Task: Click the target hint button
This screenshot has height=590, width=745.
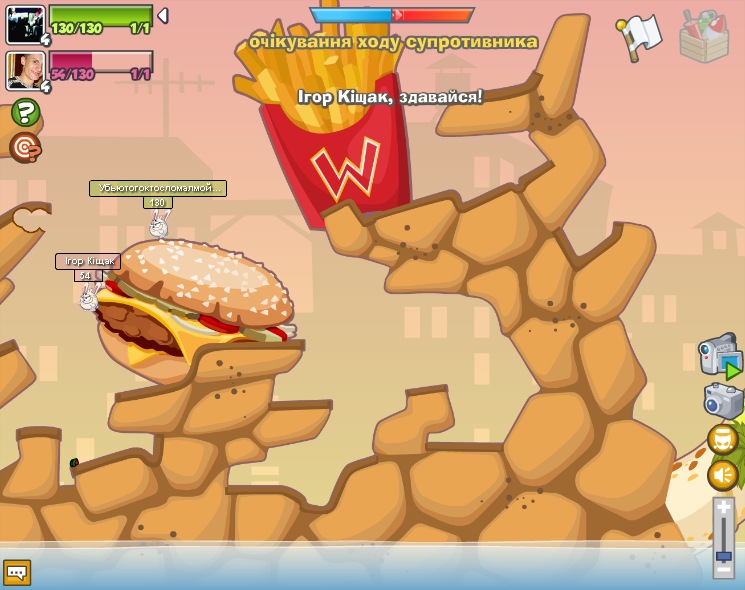Action: pos(25,148)
